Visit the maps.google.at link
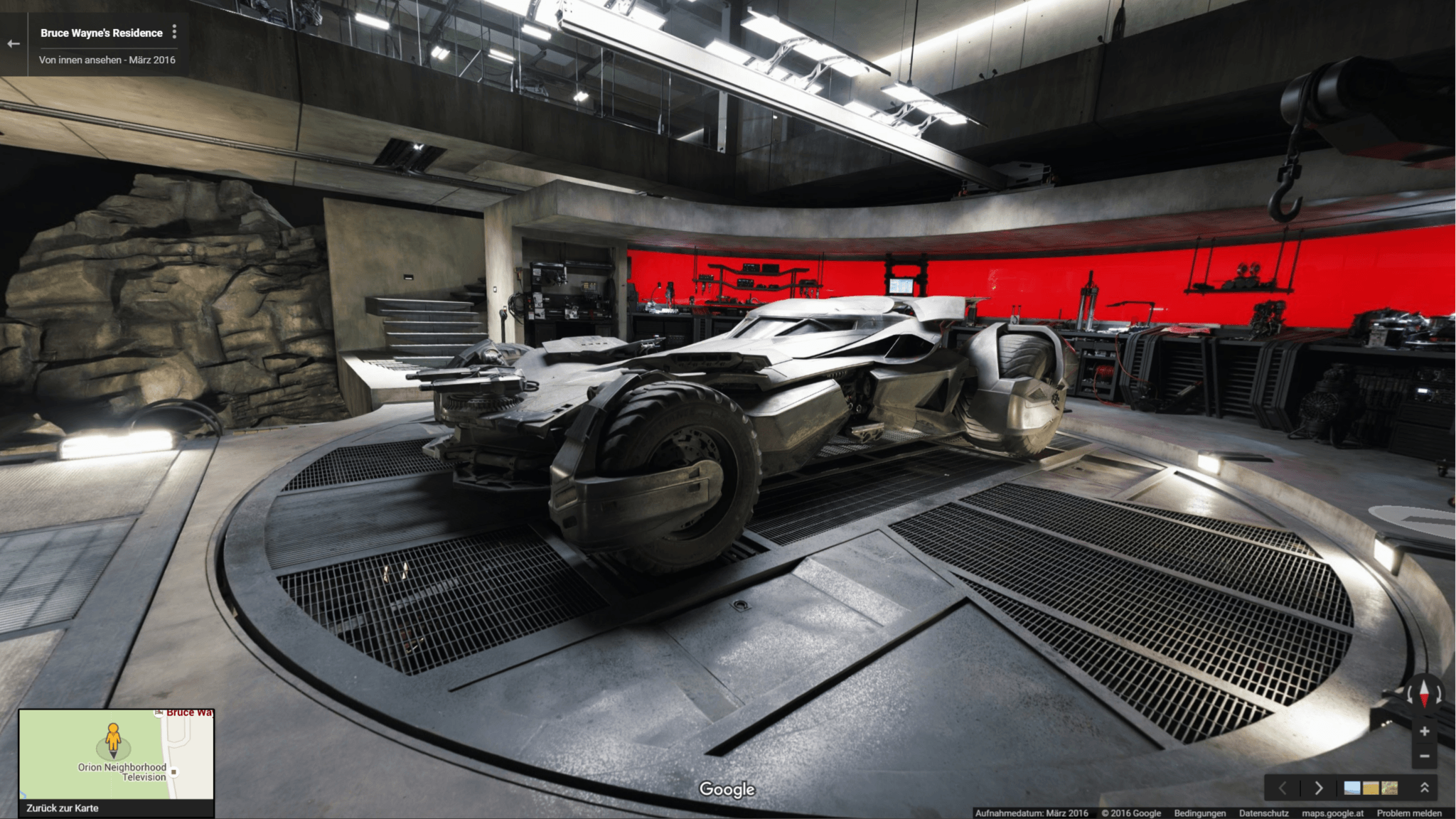 1332,813
